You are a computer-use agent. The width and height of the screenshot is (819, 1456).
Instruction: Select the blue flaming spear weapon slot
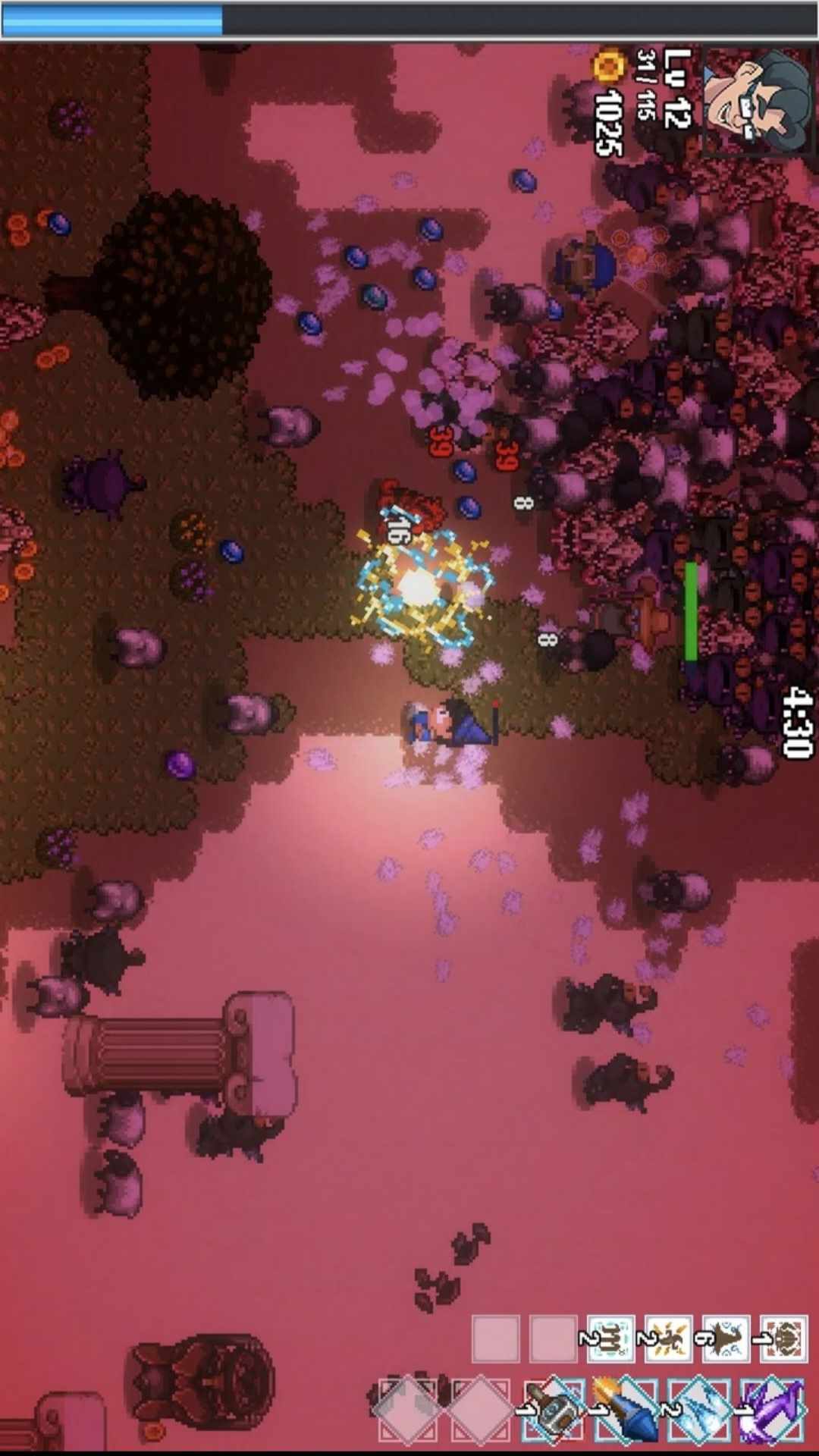(626, 1409)
